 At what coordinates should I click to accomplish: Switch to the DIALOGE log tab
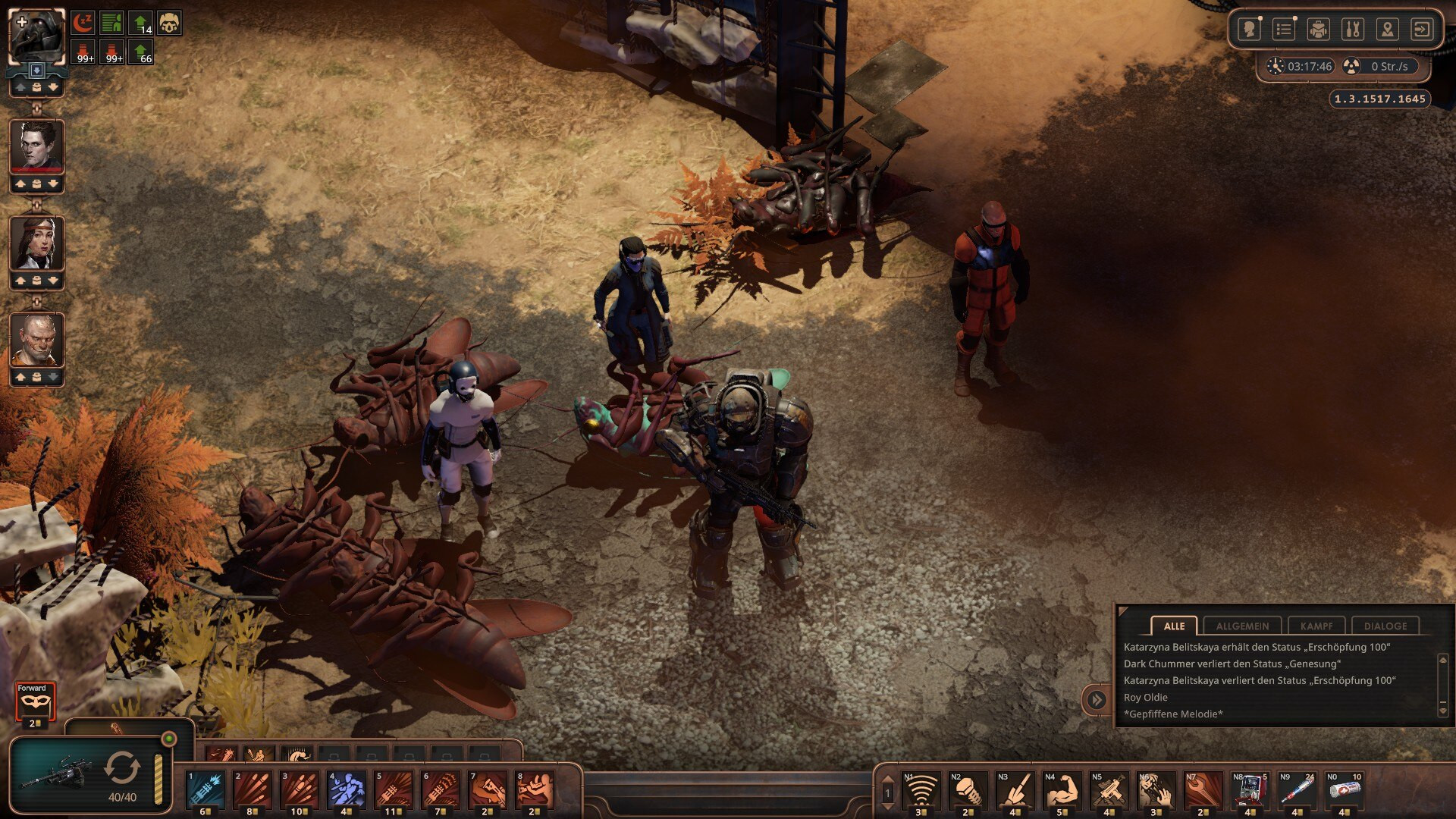1385,626
